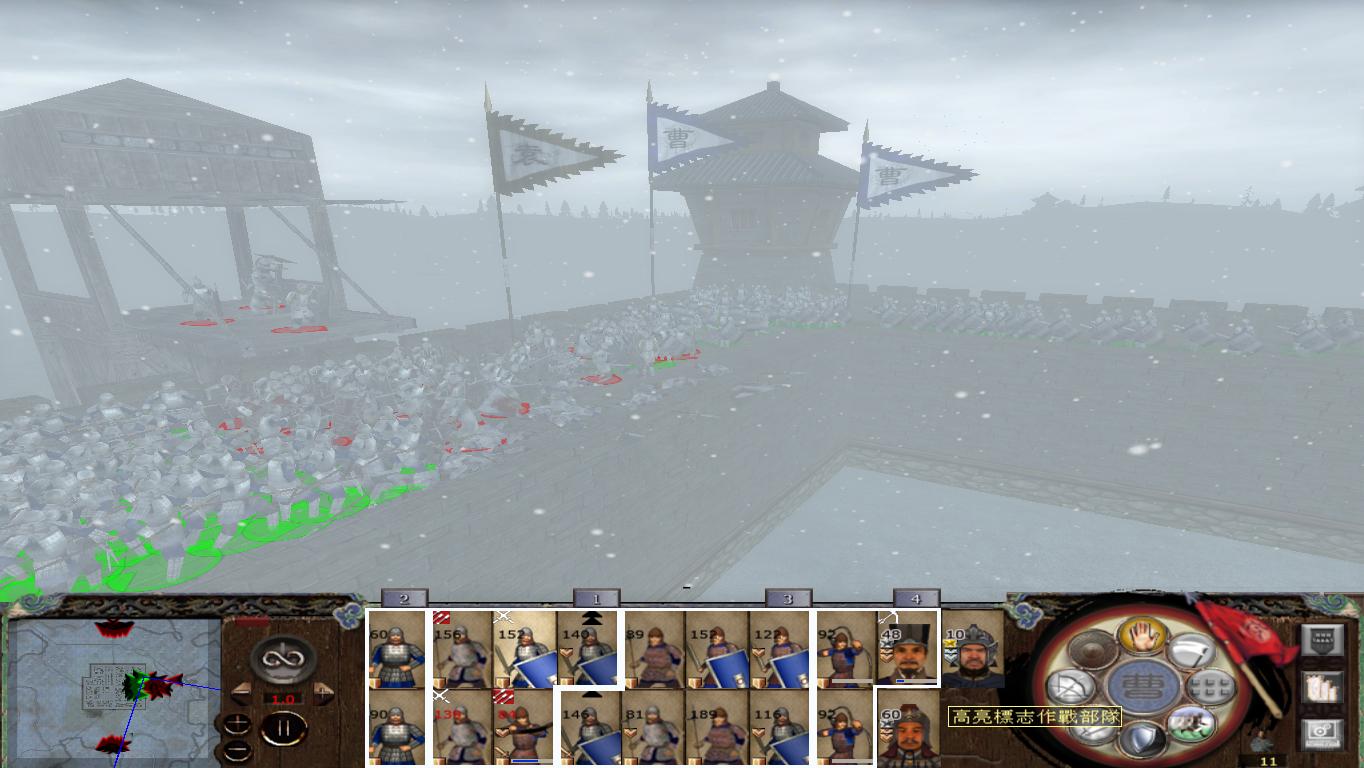The height and width of the screenshot is (768, 1364).
Task: Zoom out minimap with minus button
Action: [236, 750]
